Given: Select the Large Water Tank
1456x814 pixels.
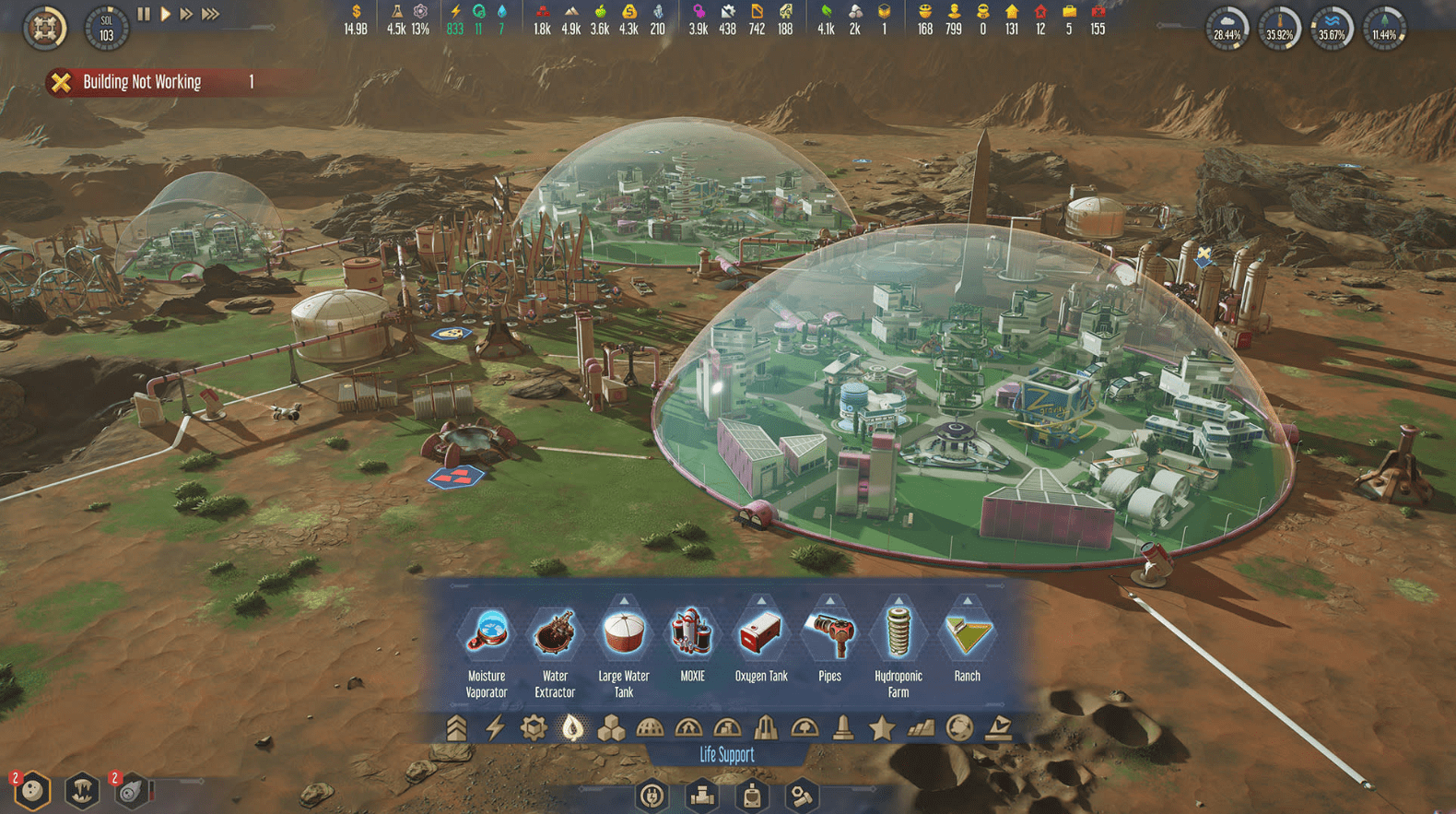Looking at the screenshot, I should point(624,634).
